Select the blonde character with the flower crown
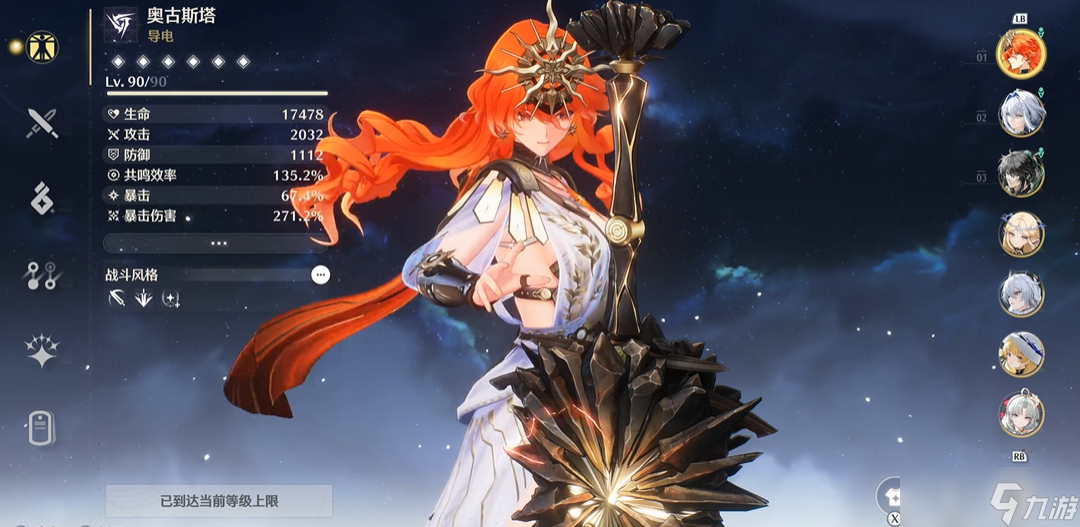 [x=1021, y=234]
